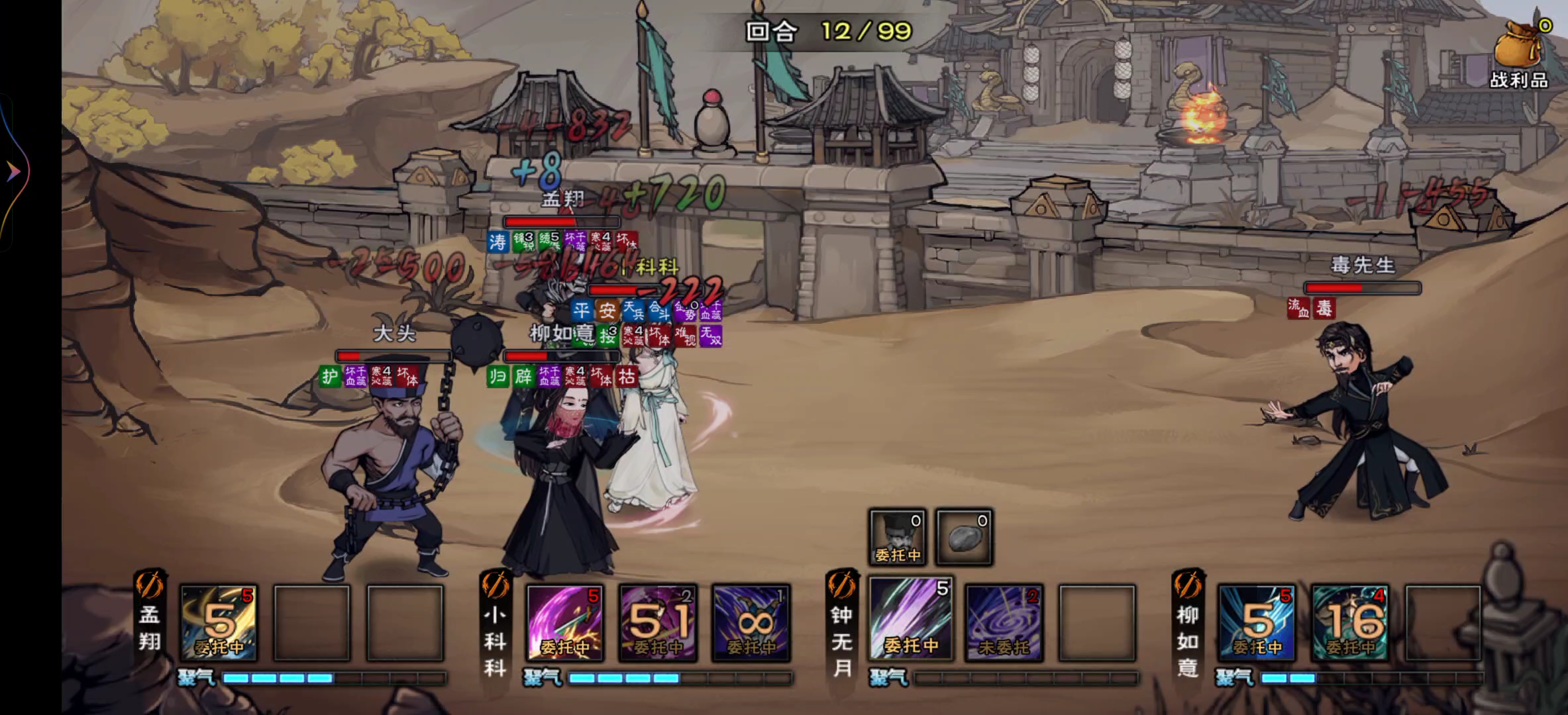Choose 柳如意's teal skill showing 16

point(1350,622)
